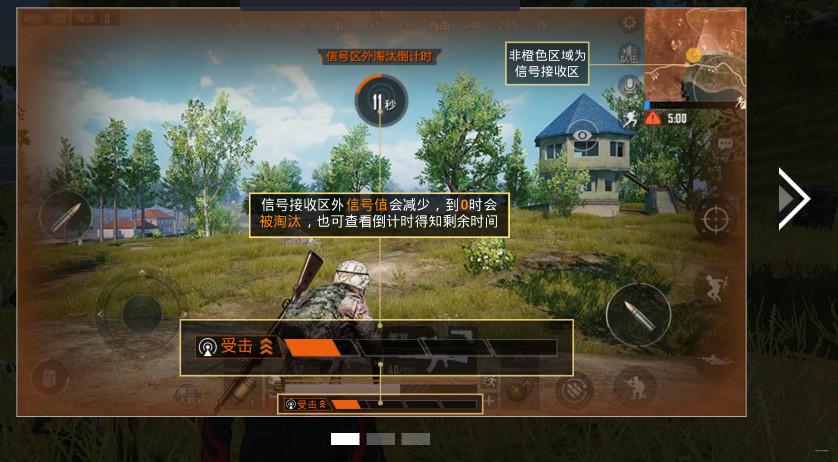This screenshot has width=838, height=462.
Task: Tap the movement joystick center
Action: (x=142, y=314)
